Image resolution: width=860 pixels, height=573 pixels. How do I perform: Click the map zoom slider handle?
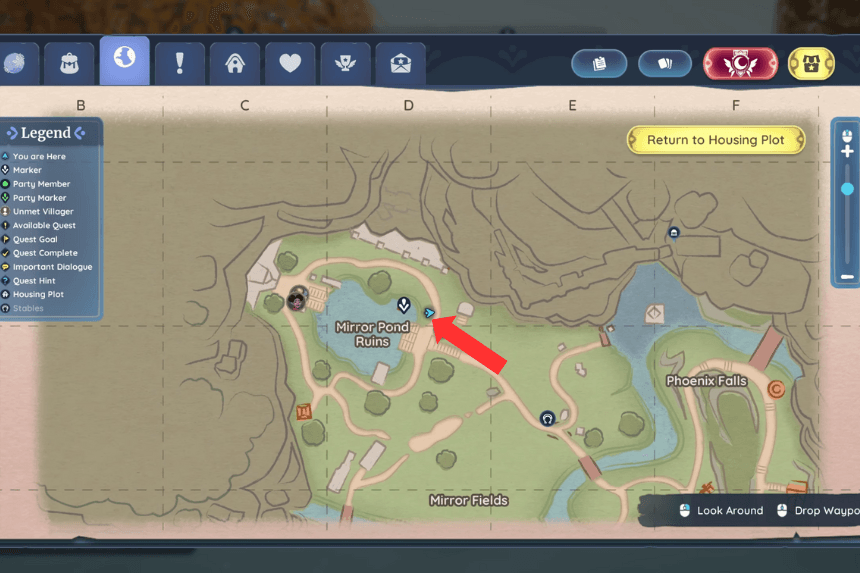848,188
